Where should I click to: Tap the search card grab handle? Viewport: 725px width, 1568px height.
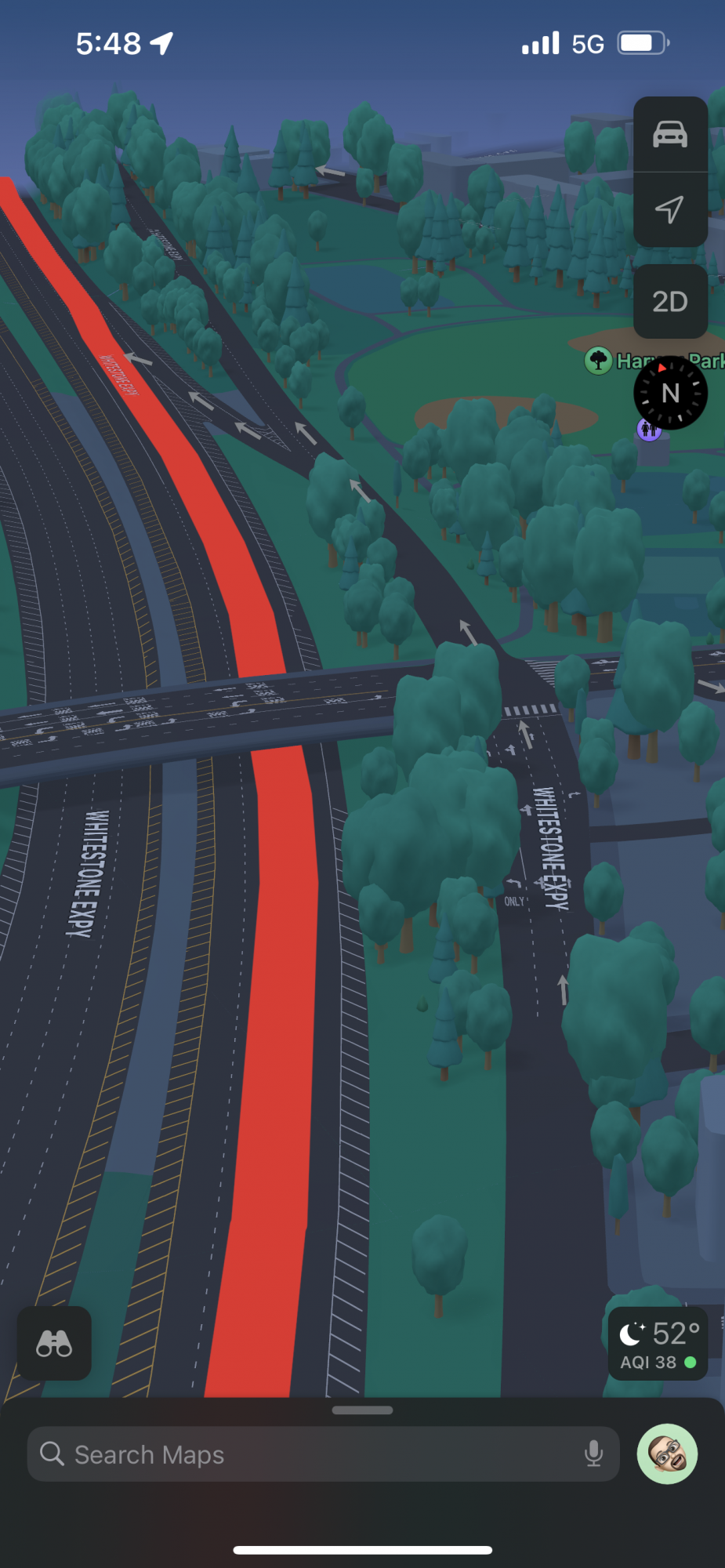(x=362, y=1410)
